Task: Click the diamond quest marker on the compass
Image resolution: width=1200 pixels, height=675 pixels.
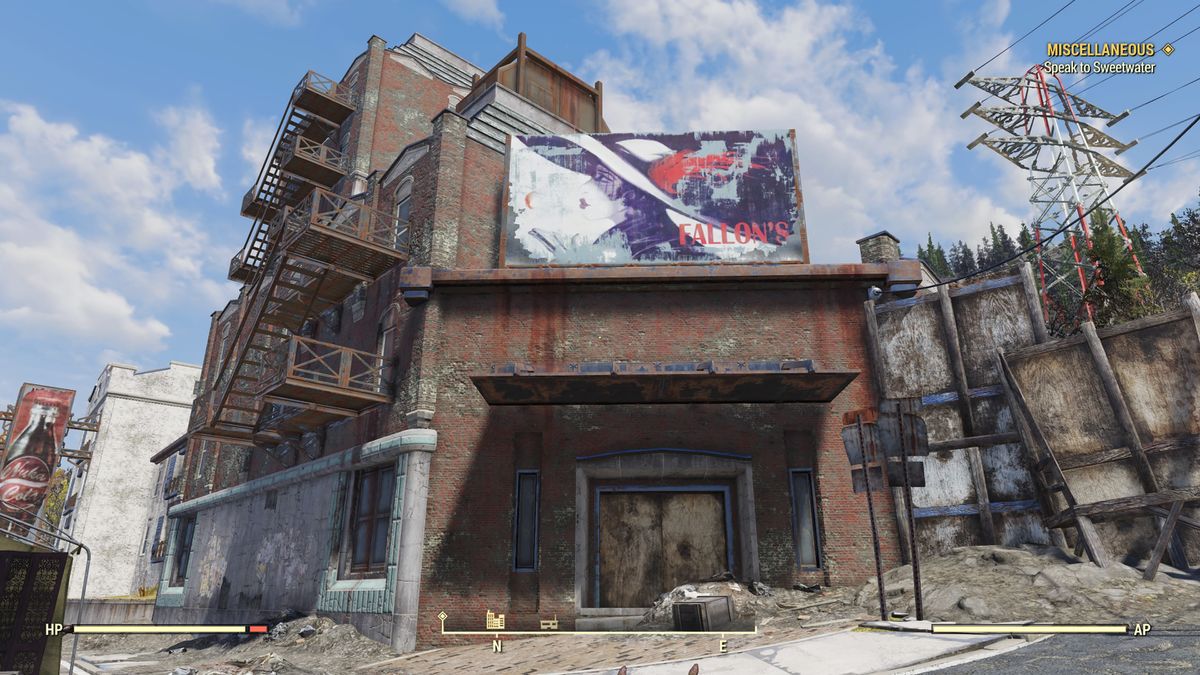Action: 443,616
